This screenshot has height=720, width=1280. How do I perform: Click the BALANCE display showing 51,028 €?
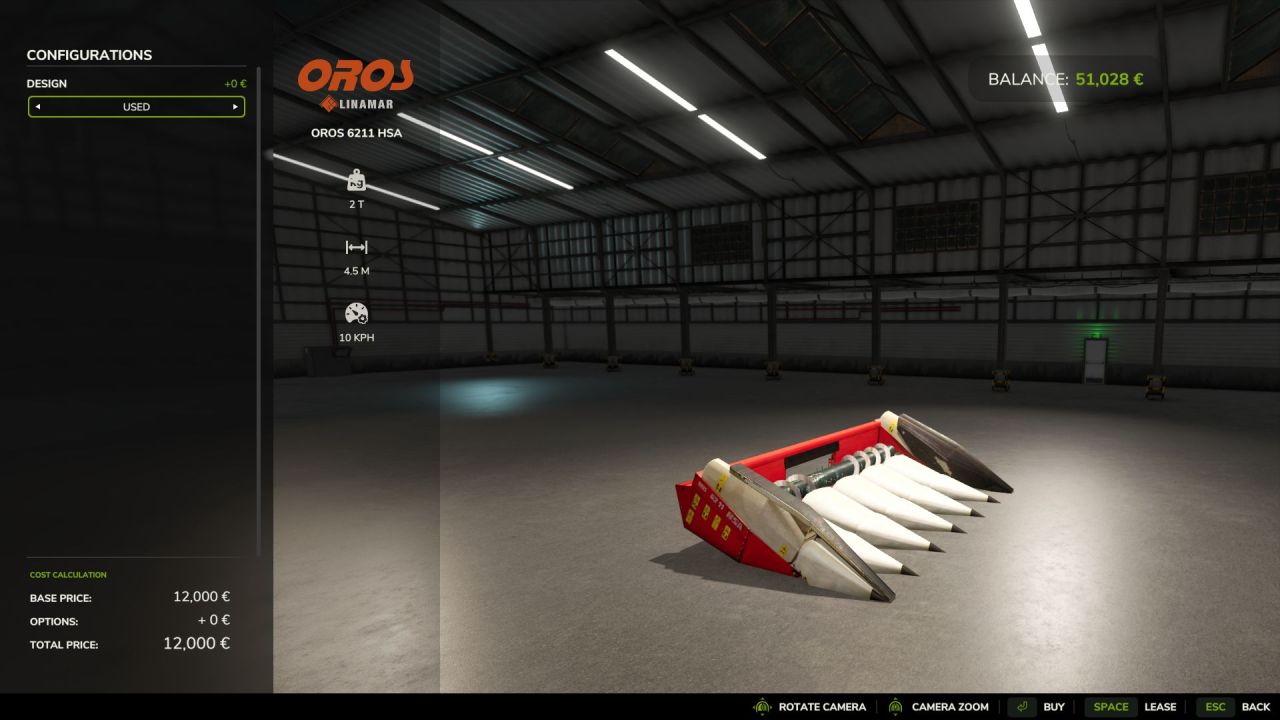pyautogui.click(x=1063, y=78)
